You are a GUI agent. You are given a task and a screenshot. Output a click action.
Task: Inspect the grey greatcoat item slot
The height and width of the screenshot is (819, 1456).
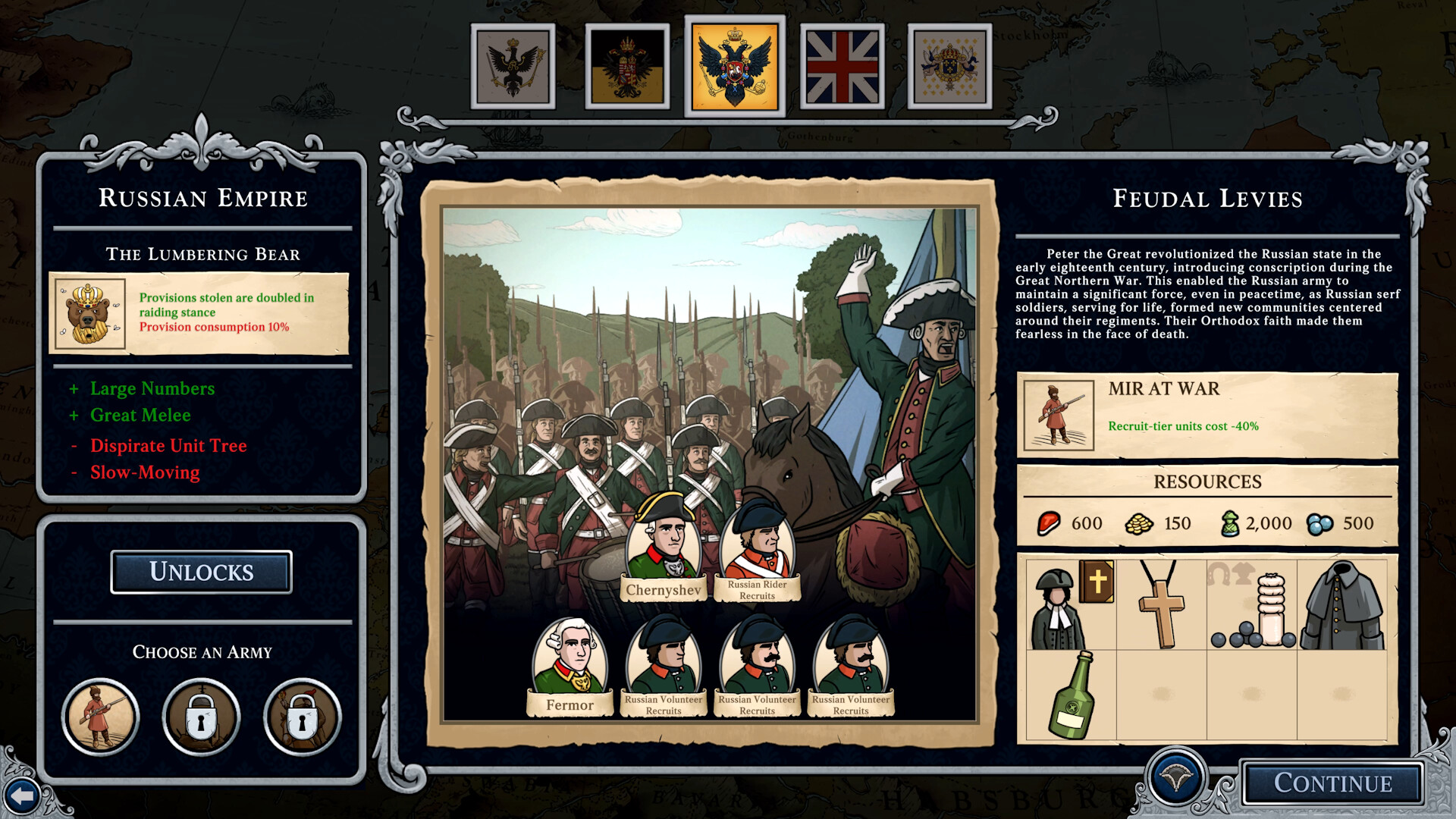pos(1341,604)
